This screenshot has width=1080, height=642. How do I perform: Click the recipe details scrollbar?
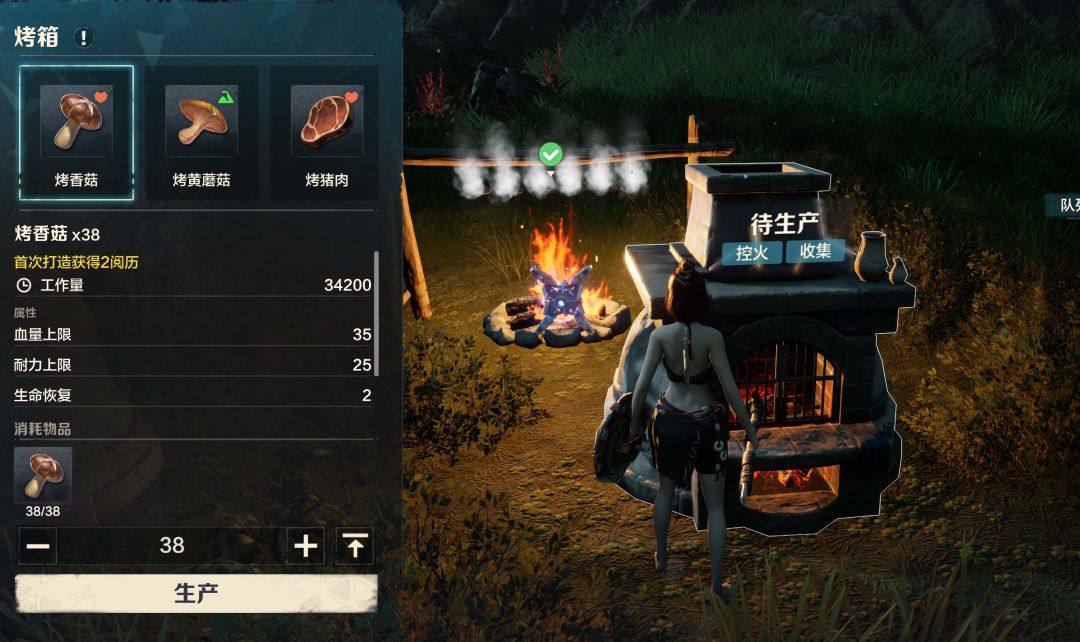click(376, 315)
